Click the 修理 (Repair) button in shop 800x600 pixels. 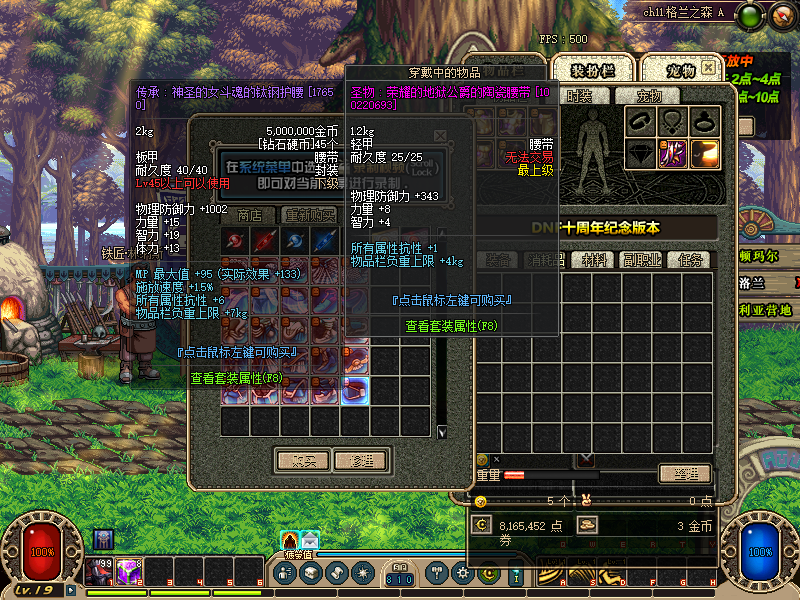[x=360, y=461]
